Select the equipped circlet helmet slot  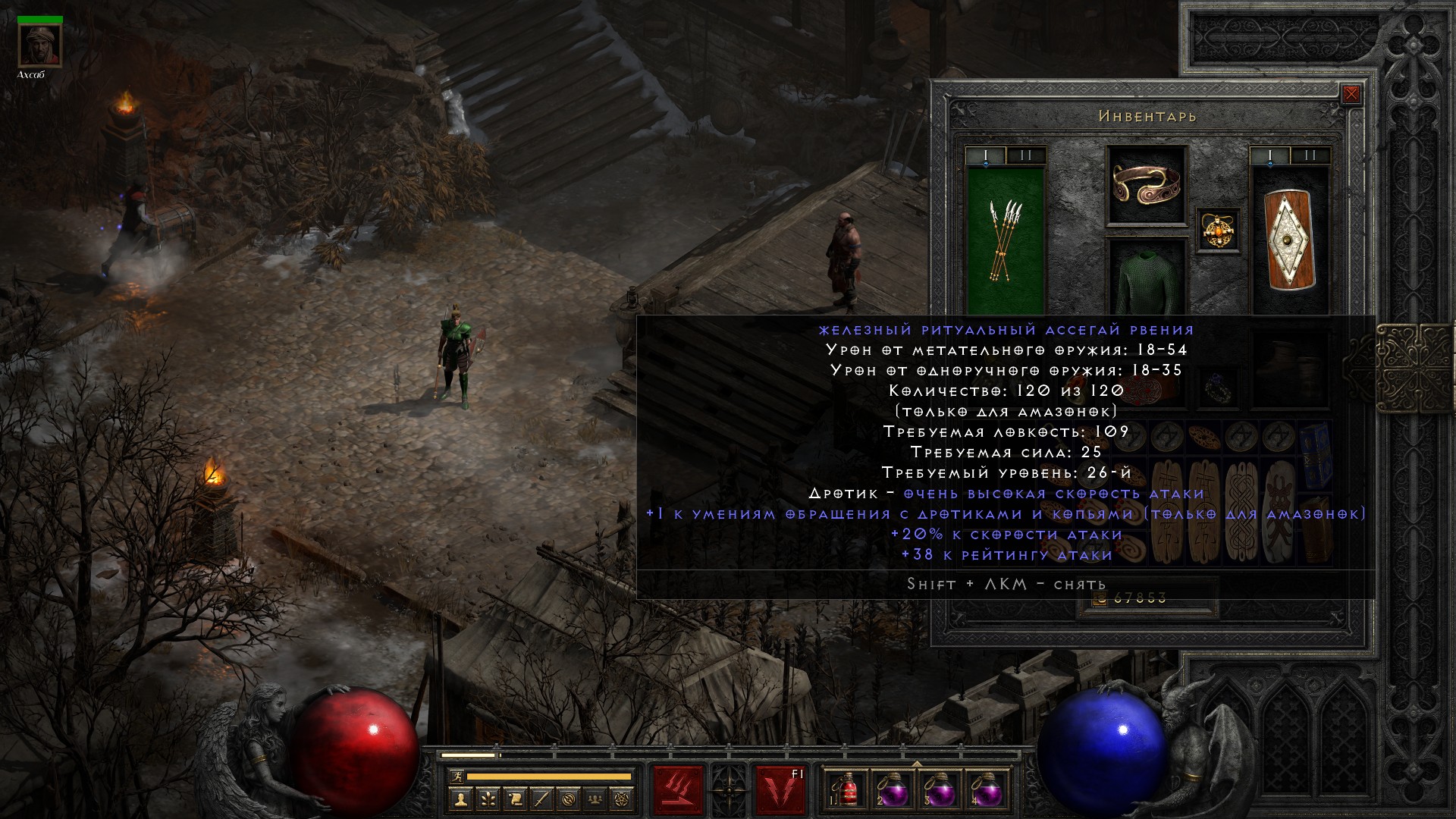point(1146,185)
